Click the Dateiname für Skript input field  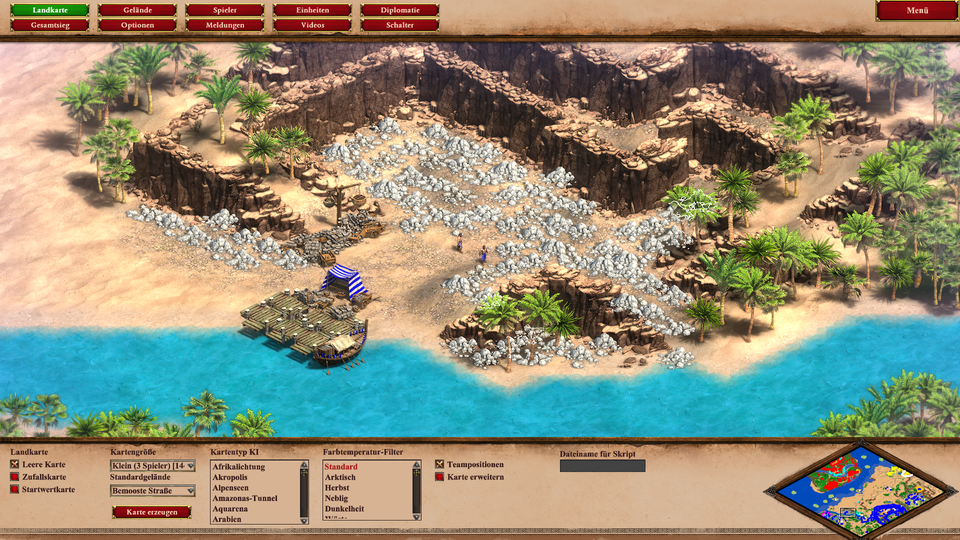(602, 466)
